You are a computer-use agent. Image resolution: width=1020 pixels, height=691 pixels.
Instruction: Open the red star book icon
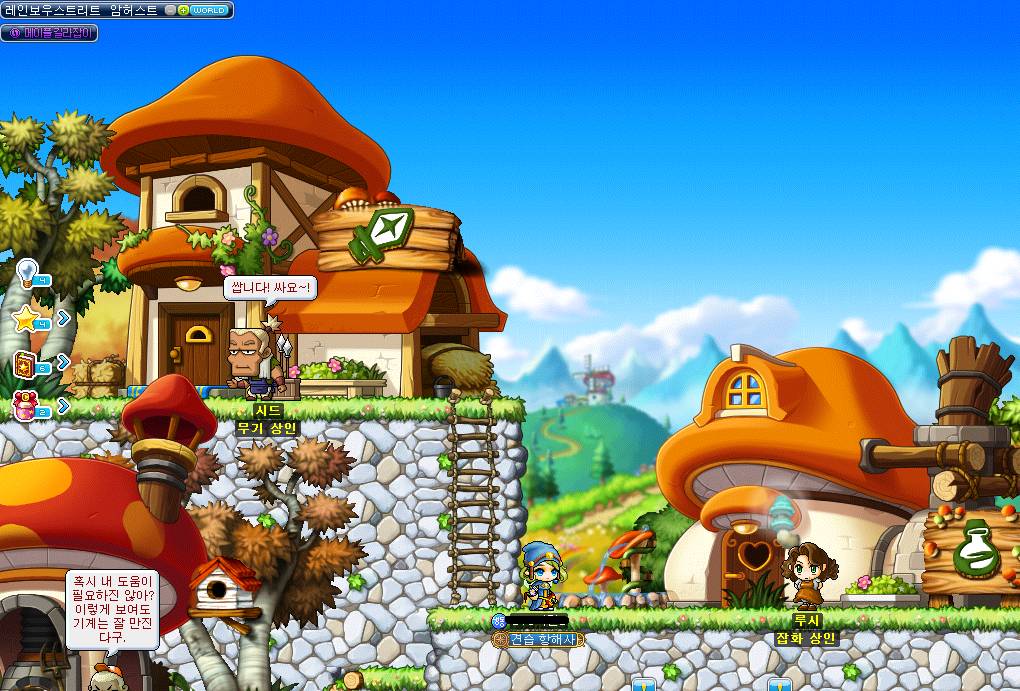pos(26,362)
